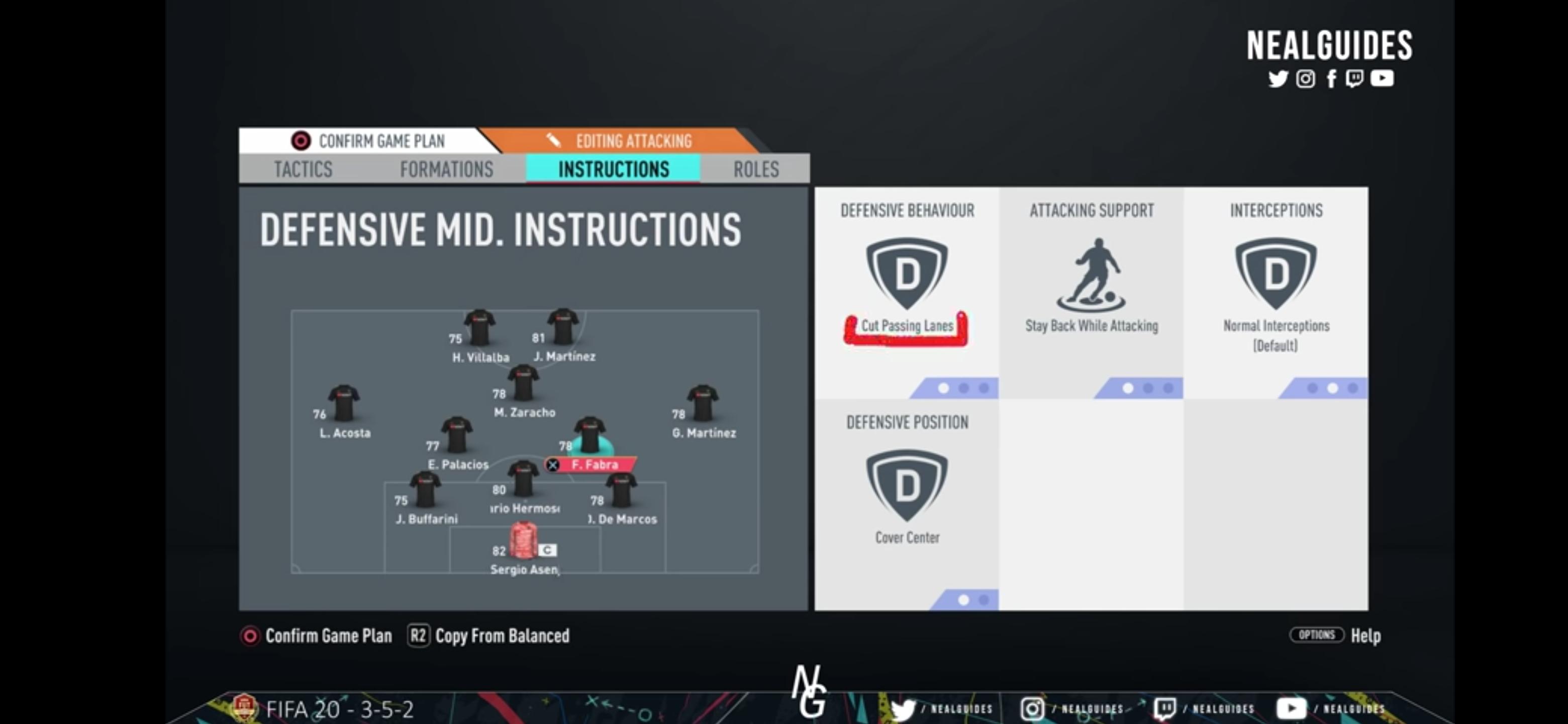1568x724 pixels.
Task: Select left winger L. Acosta
Action: point(344,404)
